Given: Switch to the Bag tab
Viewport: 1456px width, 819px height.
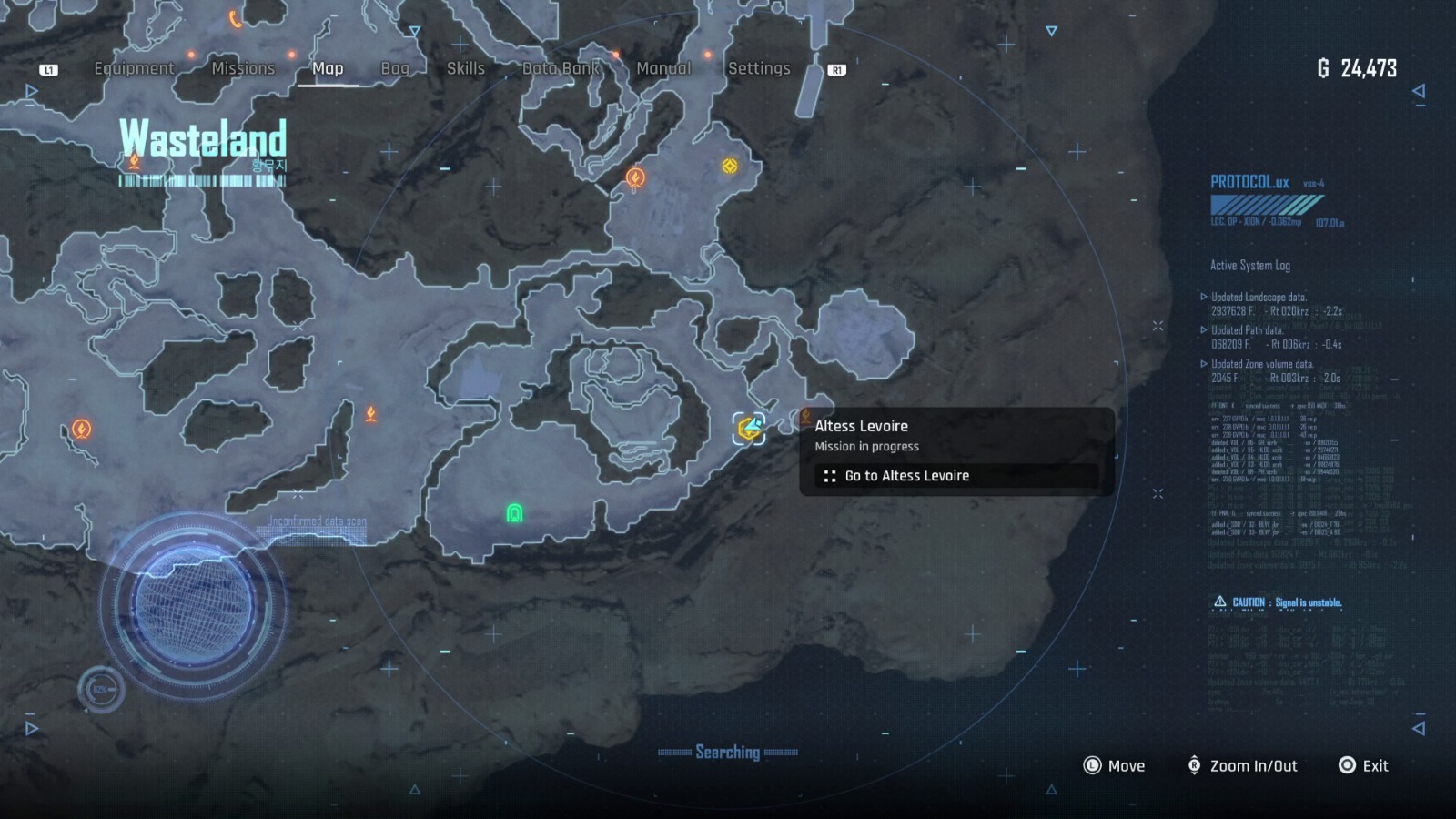Looking at the screenshot, I should (x=395, y=68).
